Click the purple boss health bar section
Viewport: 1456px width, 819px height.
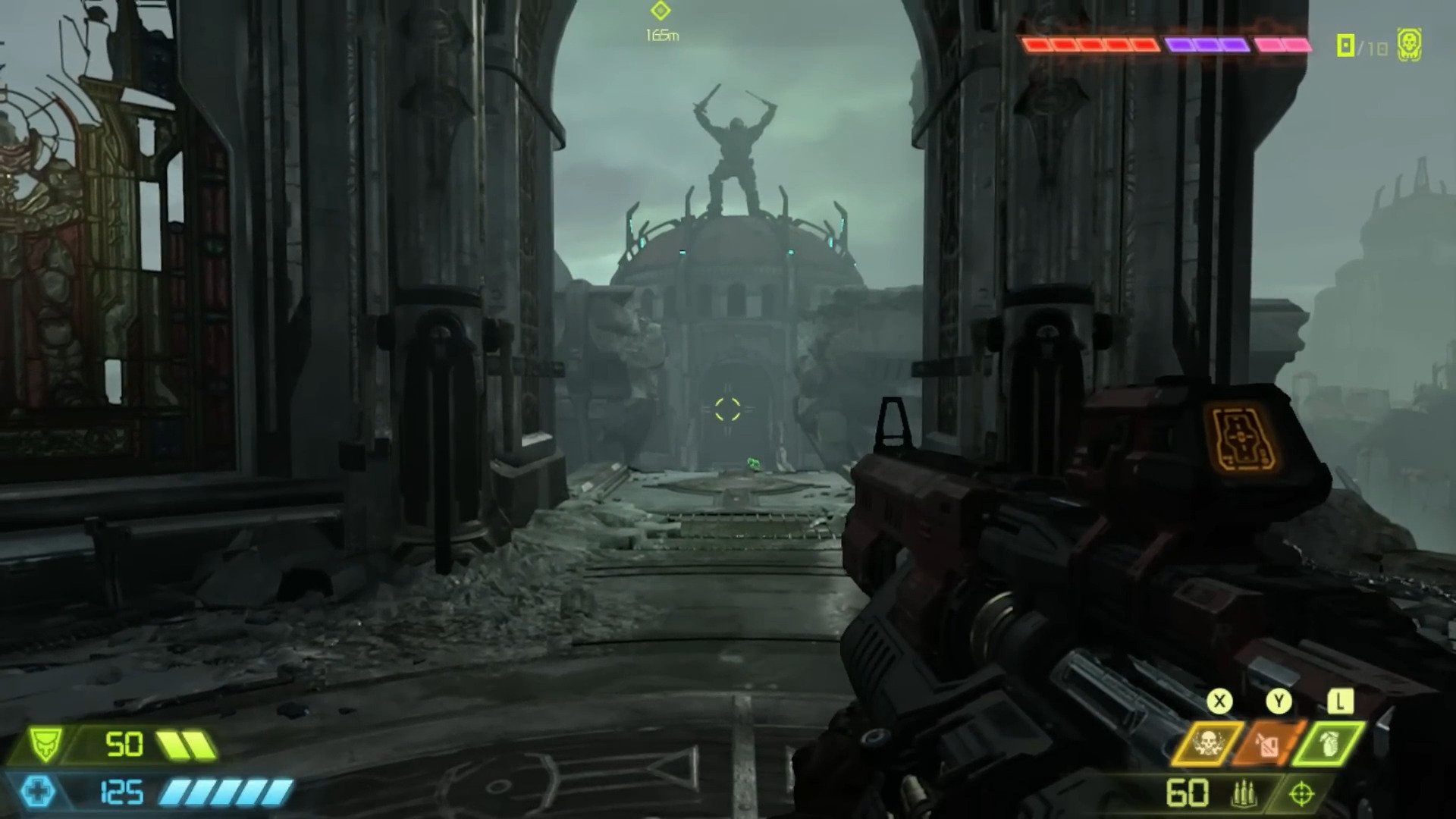pyautogui.click(x=1206, y=43)
